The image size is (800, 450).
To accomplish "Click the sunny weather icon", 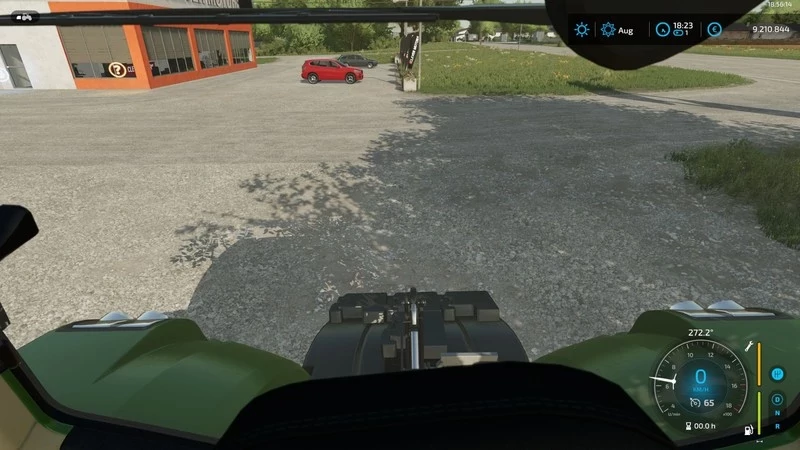I will [x=582, y=30].
